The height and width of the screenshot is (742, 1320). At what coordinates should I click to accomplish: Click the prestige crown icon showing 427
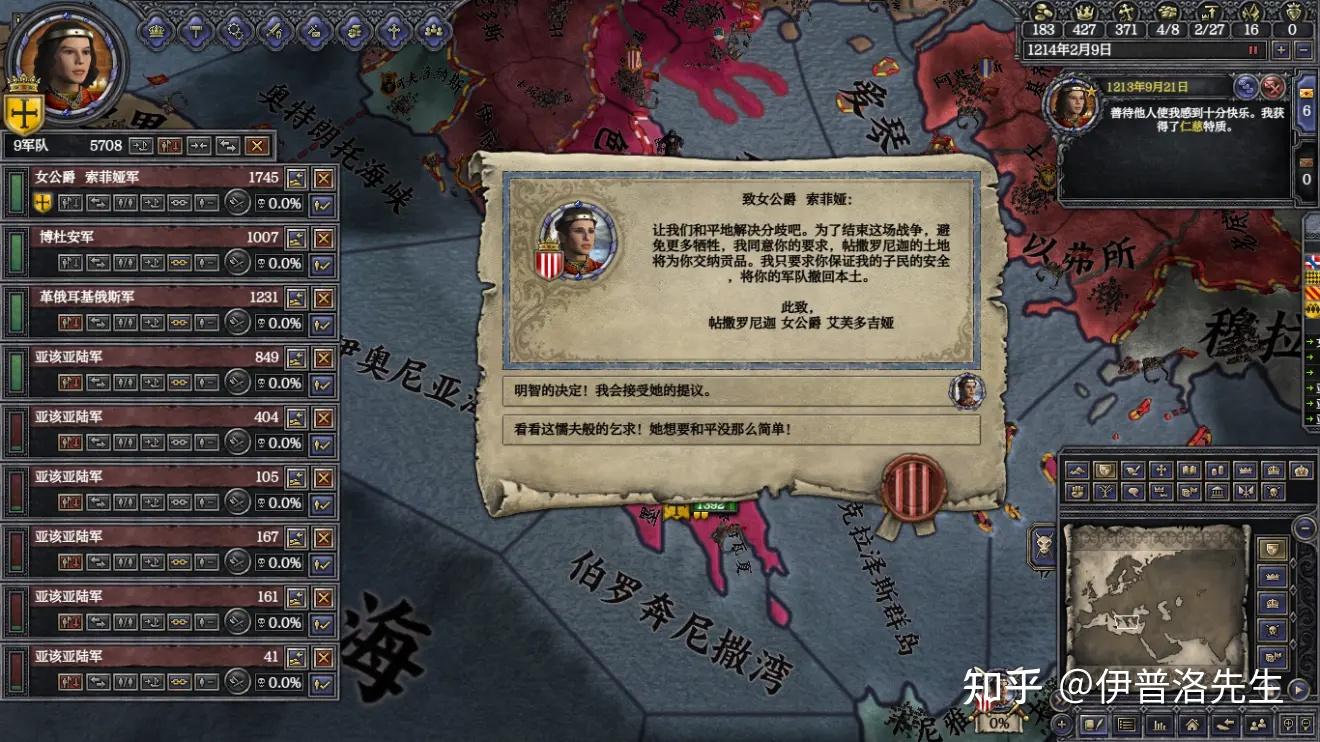coord(1083,12)
